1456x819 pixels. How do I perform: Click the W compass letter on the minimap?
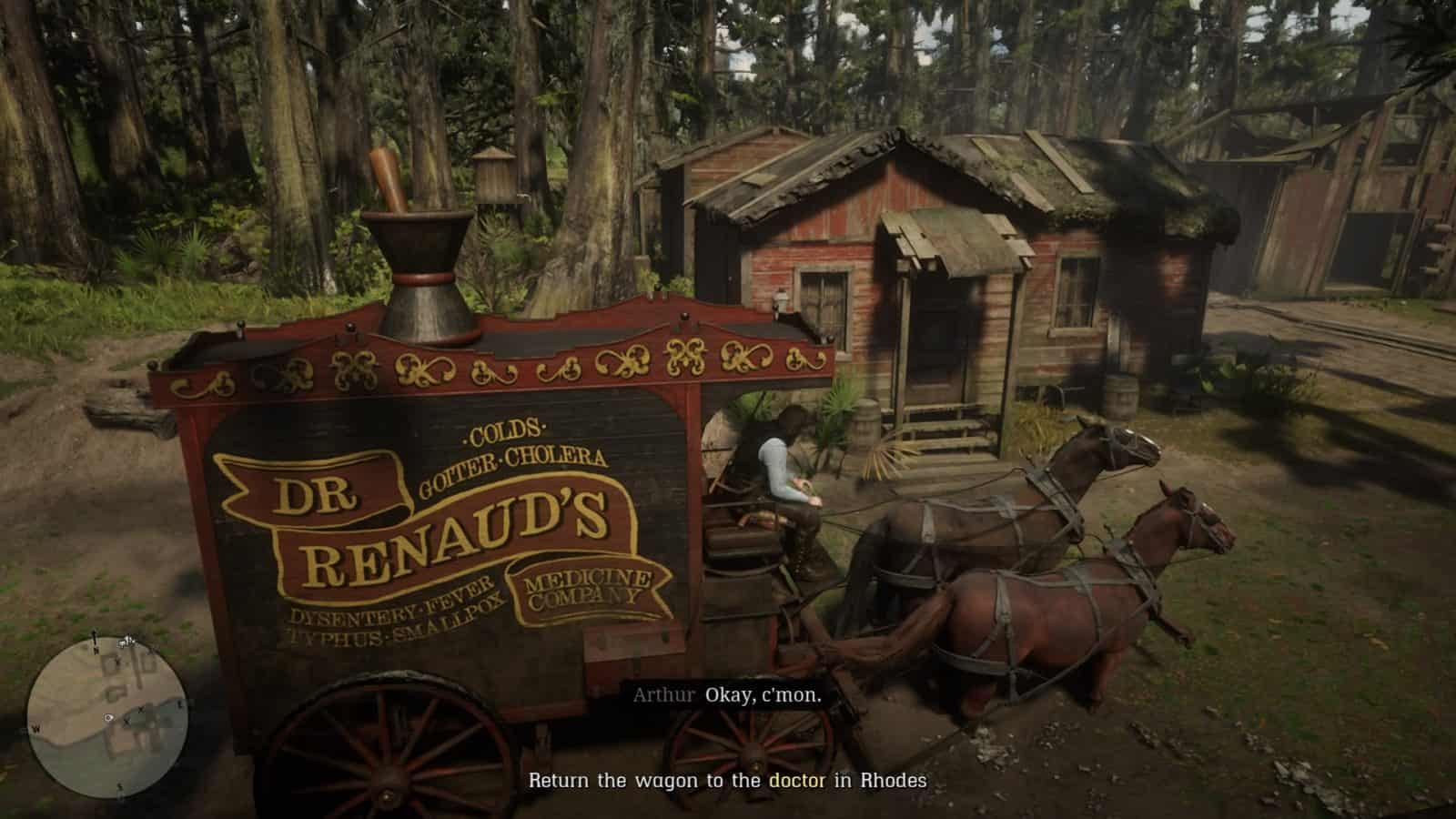36,728
